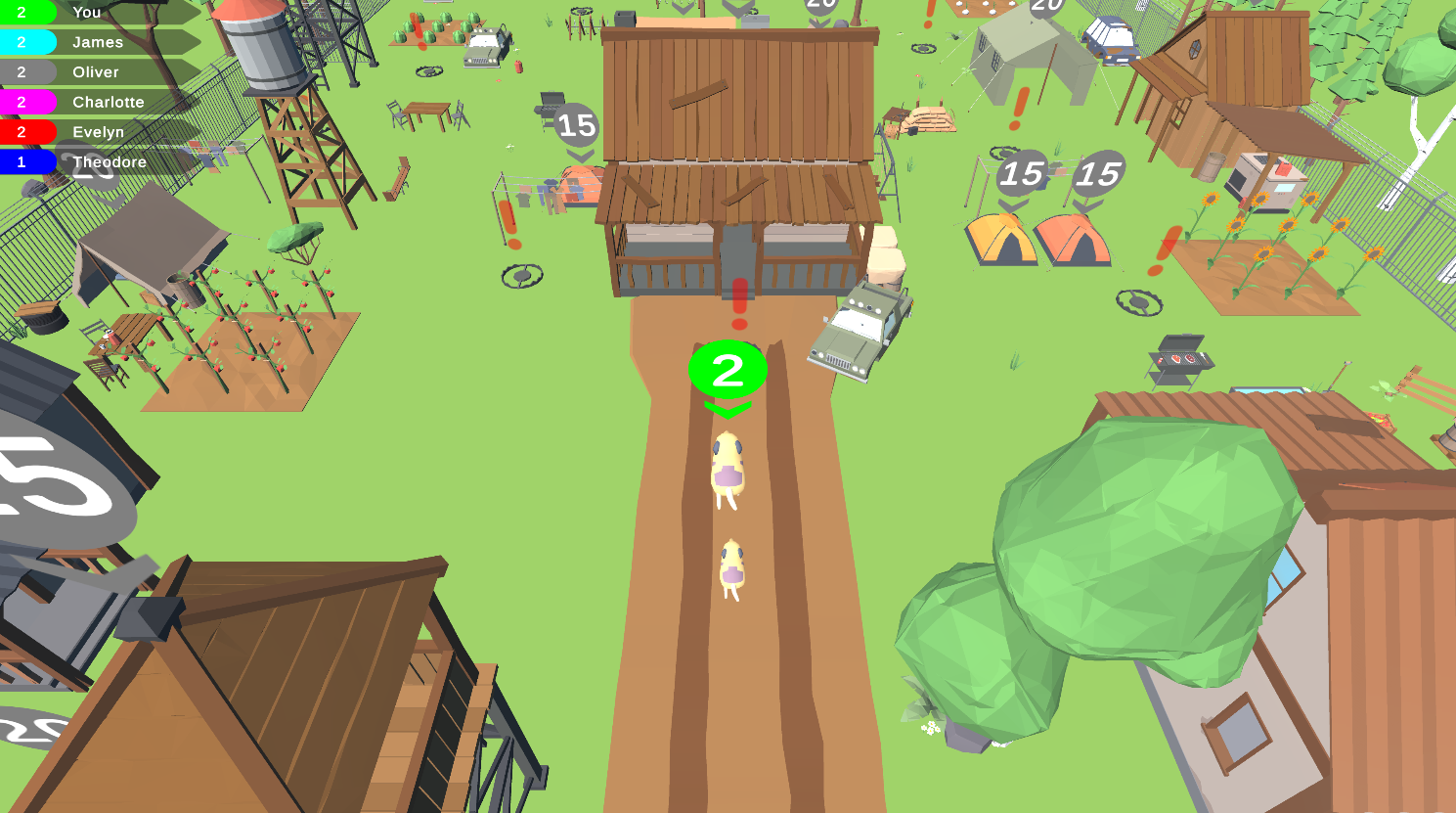This screenshot has width=1456, height=813.
Task: Toggle the 15 price bubble above the barn
Action: (575, 125)
